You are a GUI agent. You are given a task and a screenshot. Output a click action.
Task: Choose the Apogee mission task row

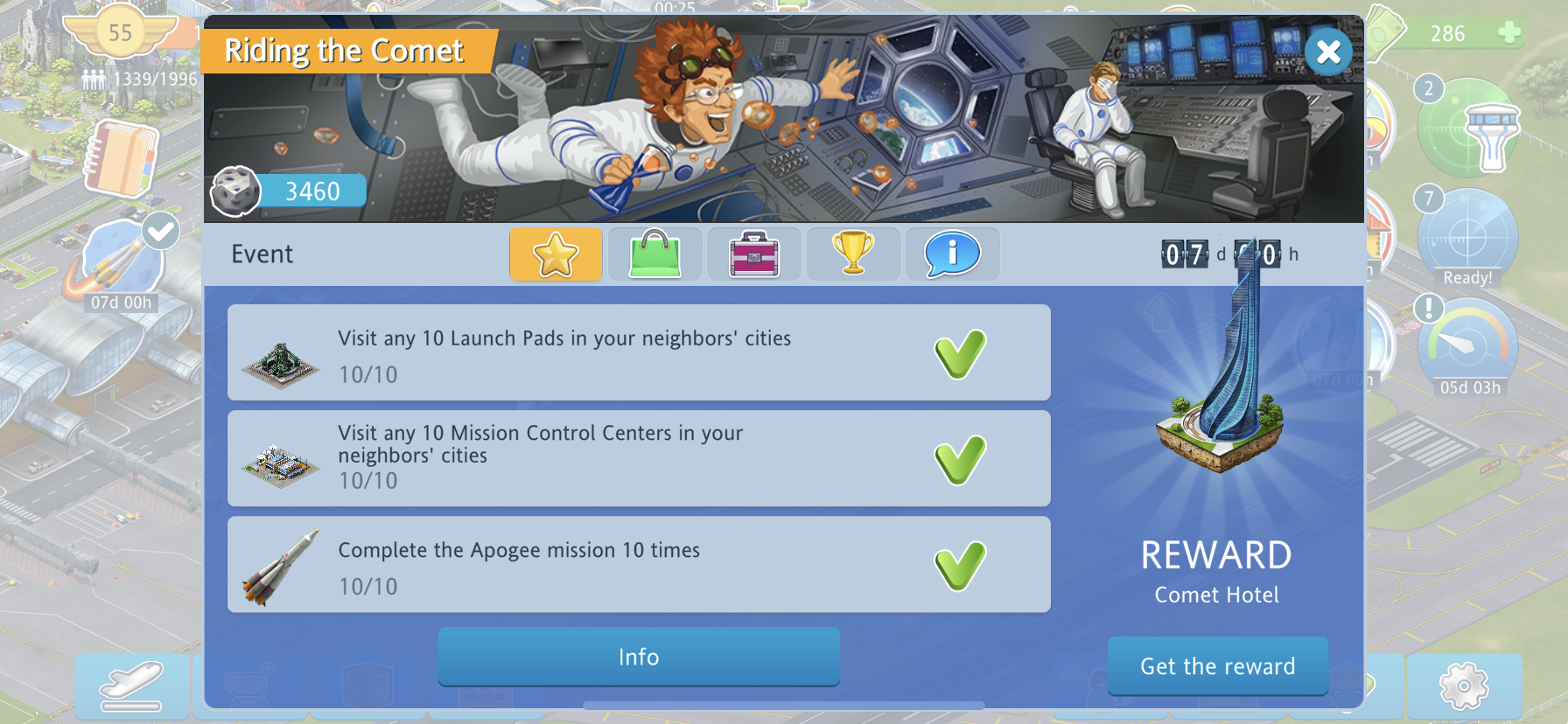coord(638,565)
